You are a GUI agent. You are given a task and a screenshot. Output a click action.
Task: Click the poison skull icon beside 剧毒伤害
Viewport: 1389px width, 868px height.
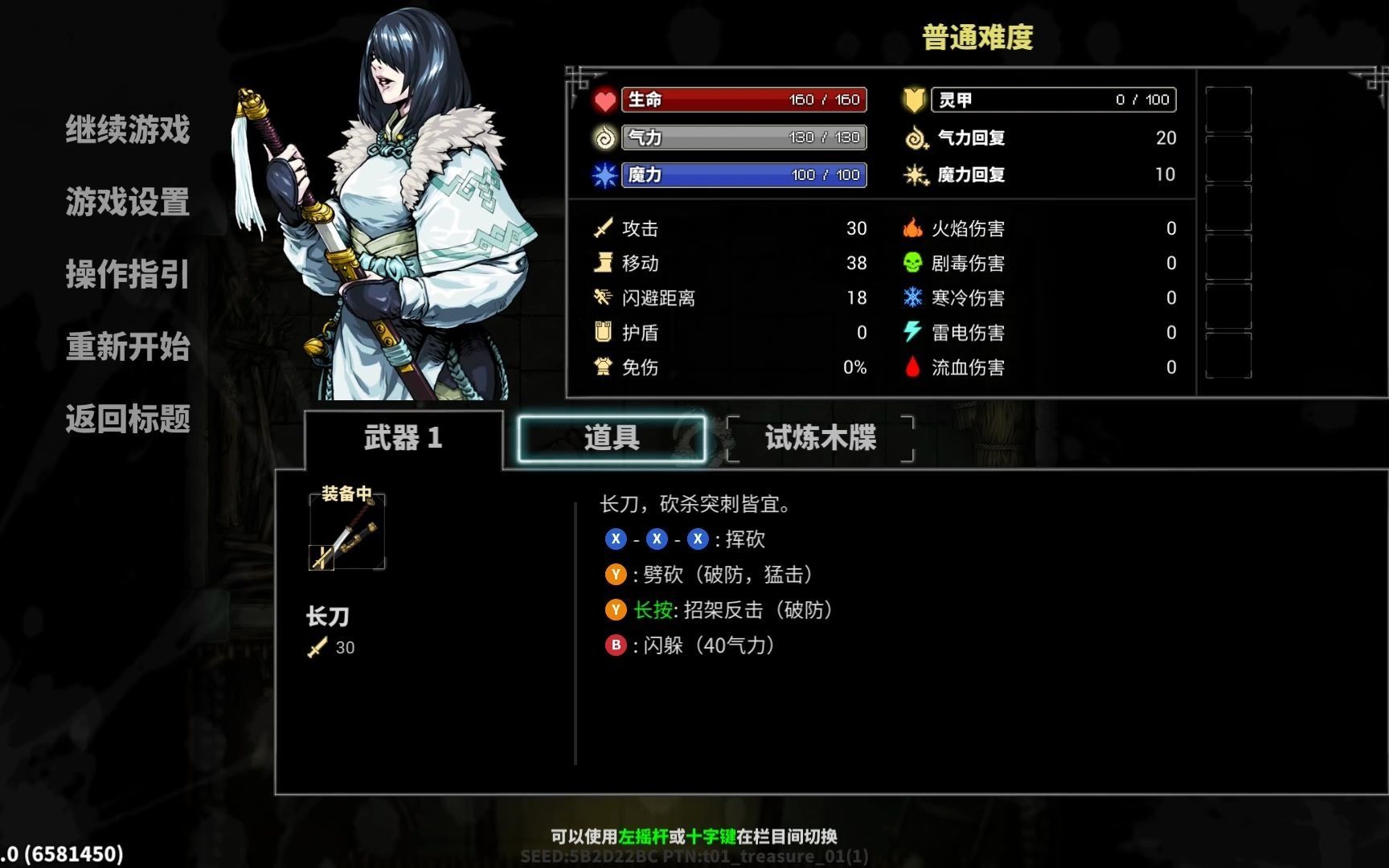914,263
